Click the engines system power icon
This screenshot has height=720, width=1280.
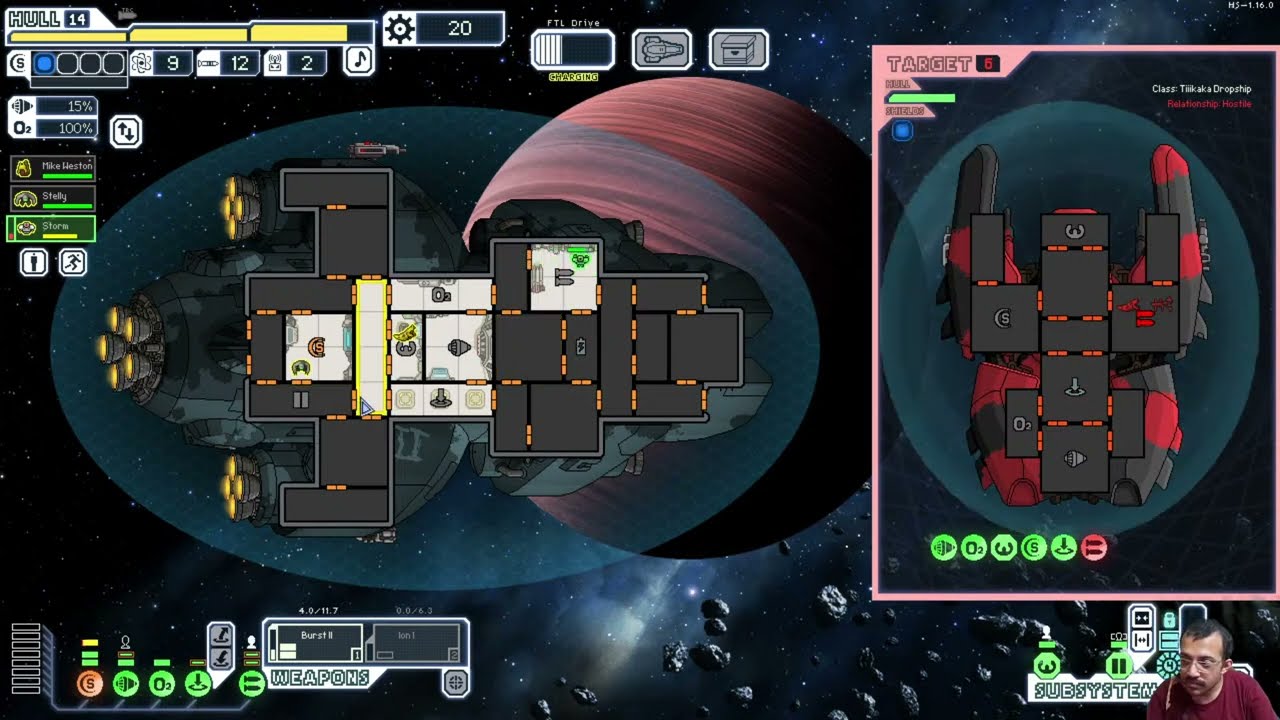(x=126, y=684)
